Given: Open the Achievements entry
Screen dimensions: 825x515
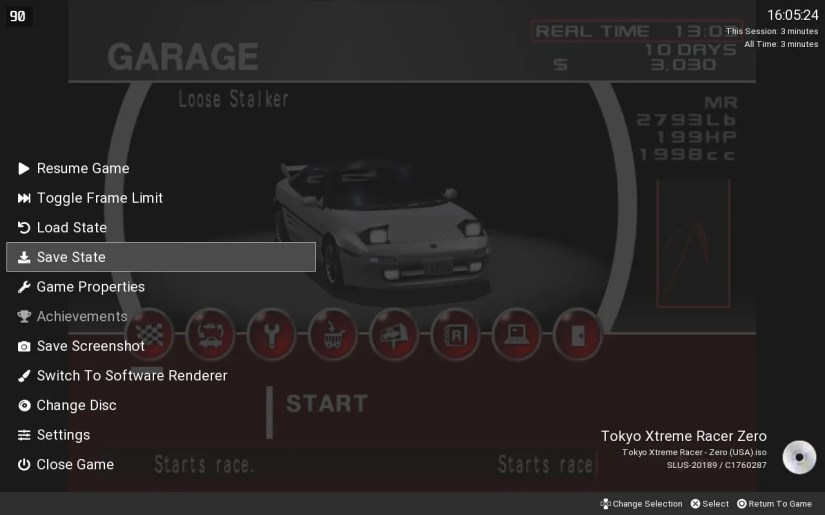Looking at the screenshot, I should click(82, 316).
